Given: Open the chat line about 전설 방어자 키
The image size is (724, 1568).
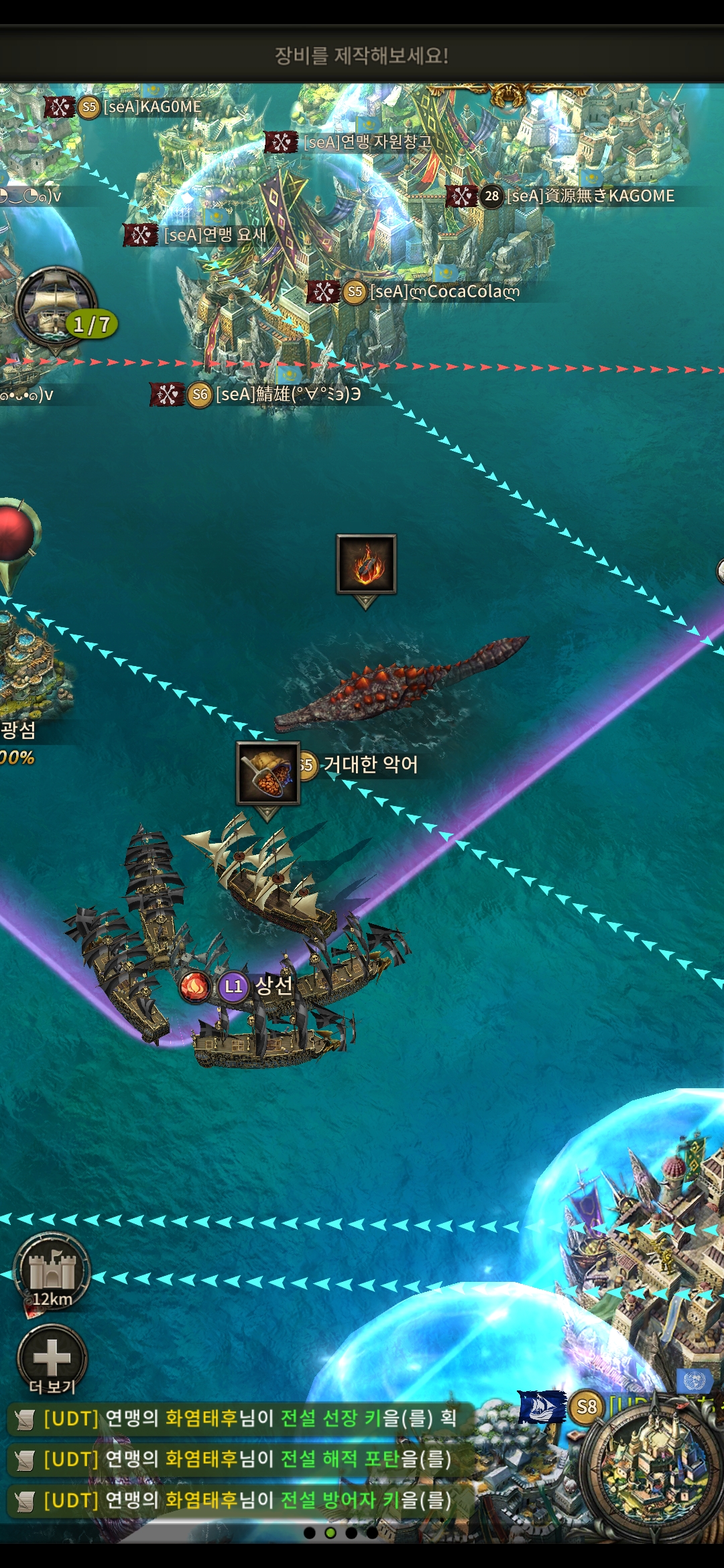Looking at the screenshot, I should [241, 1500].
